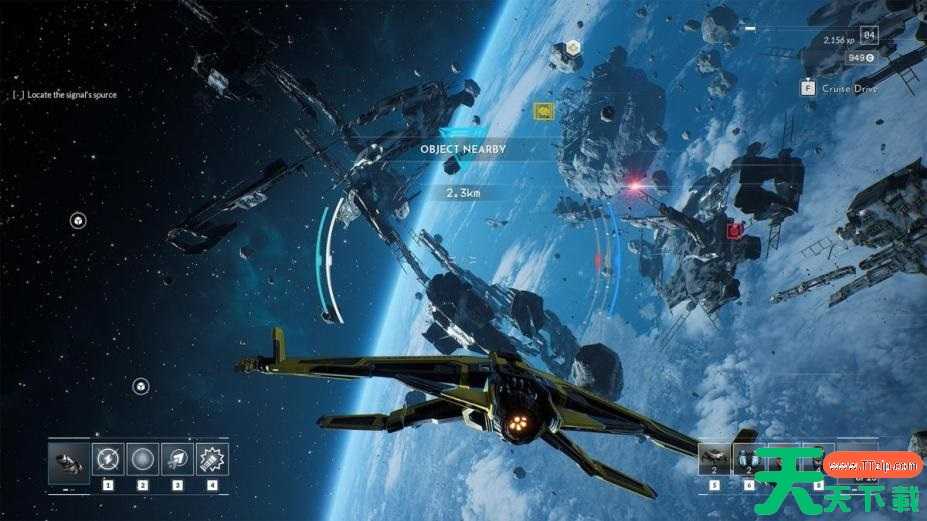This screenshot has height=521, width=927.
Task: Select the consumable in slot 6
Action: (749, 460)
